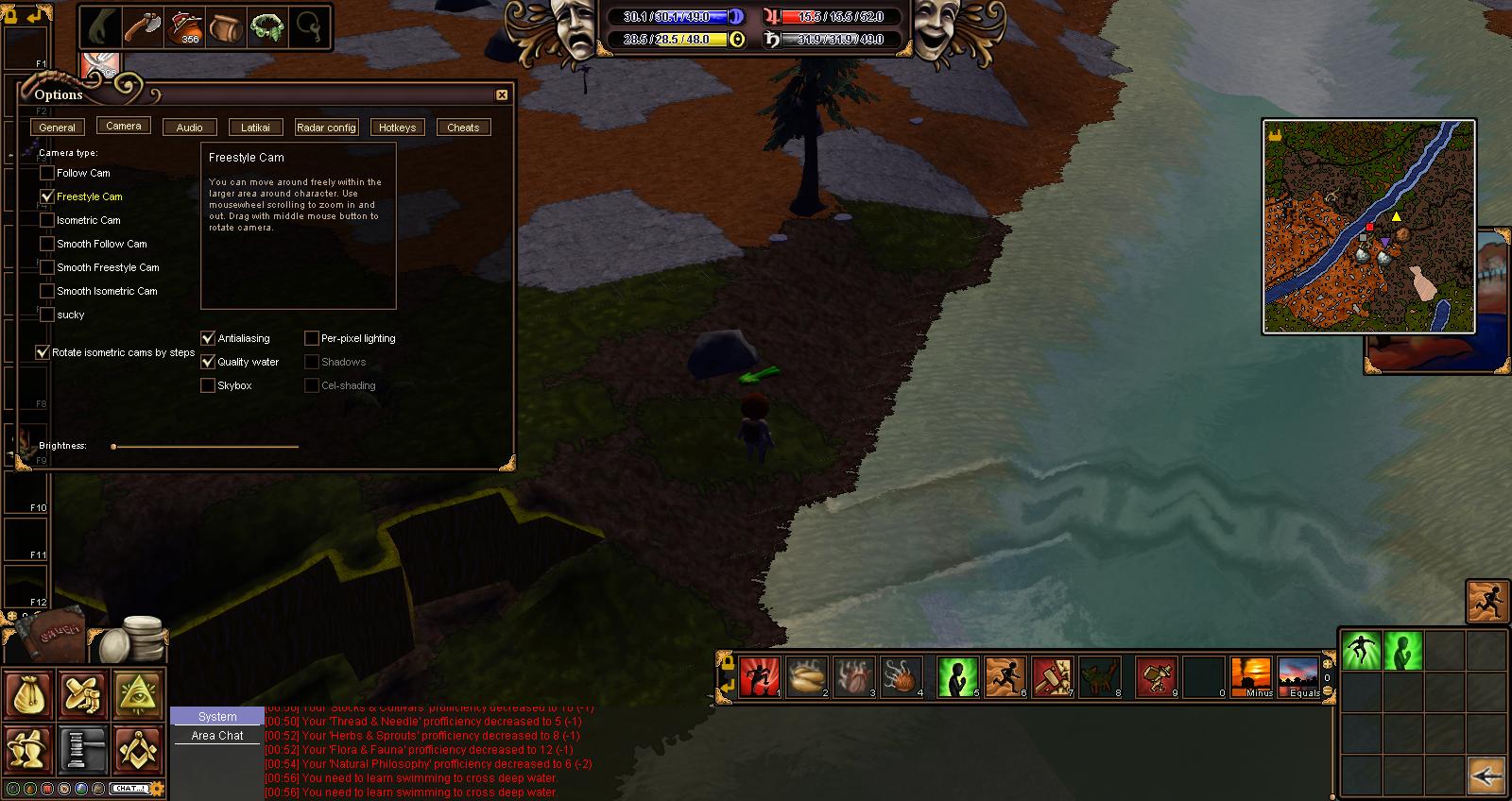The height and width of the screenshot is (801, 1512).
Task: Enable Smooth Freestyle Cam
Action: [47, 268]
